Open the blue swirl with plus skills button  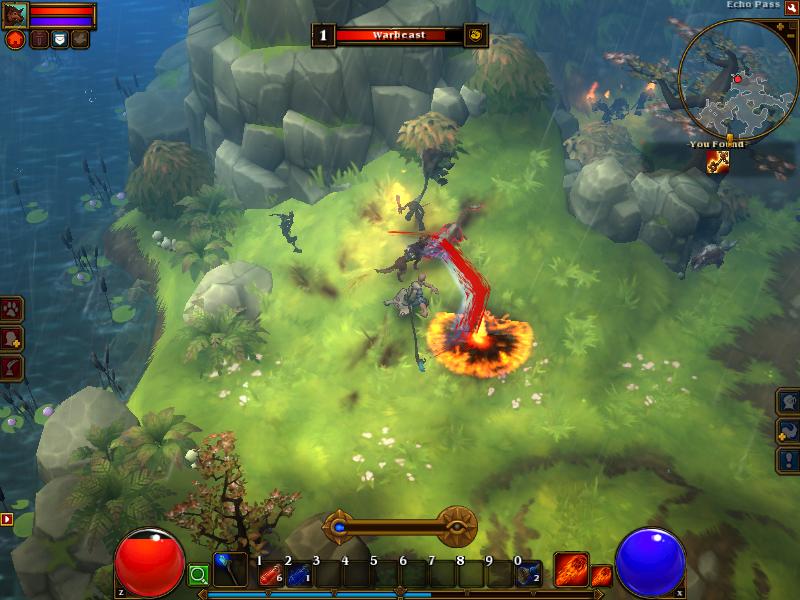788,431
